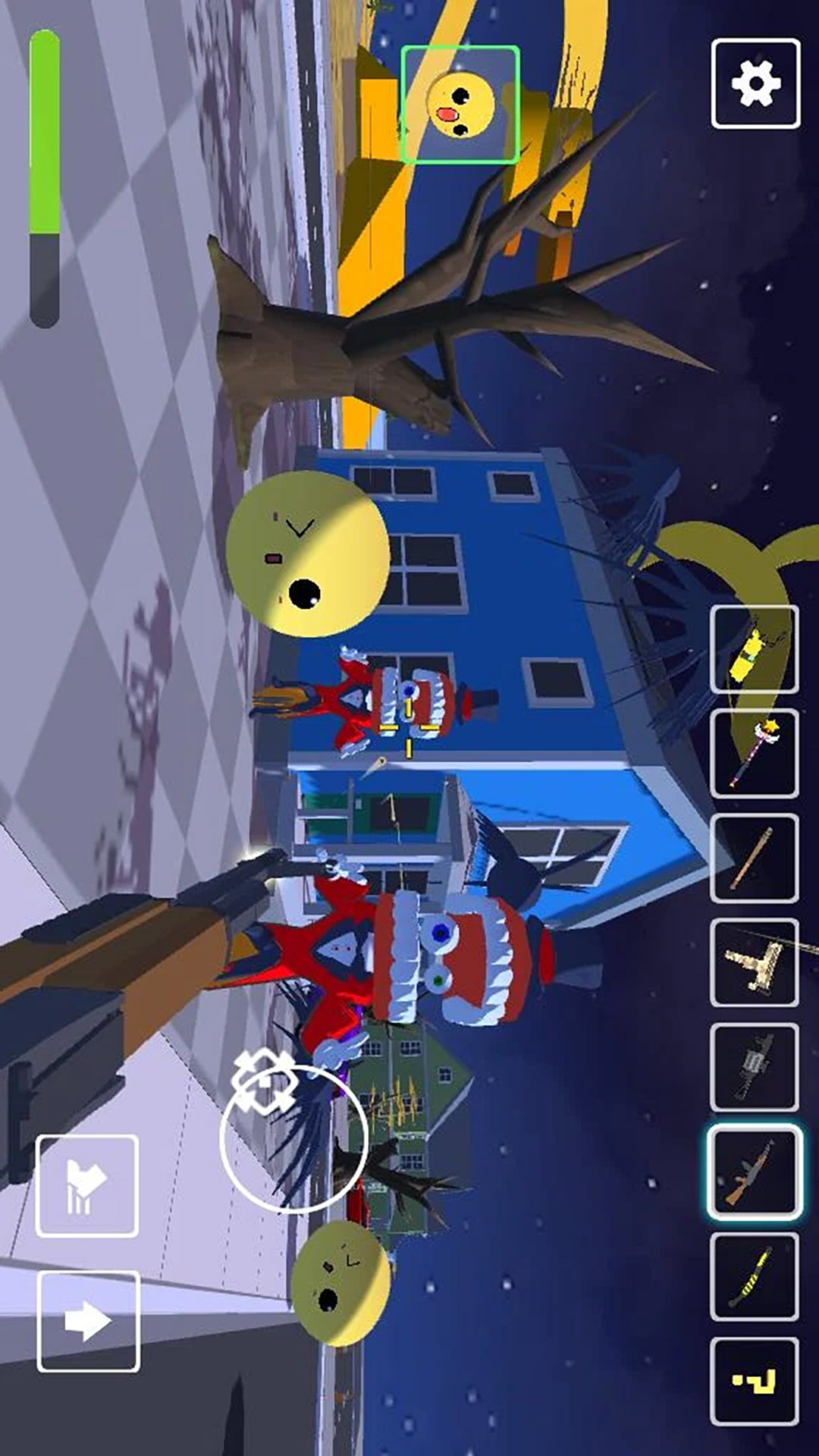Switch to the tan submachine gun
The width and height of the screenshot is (819, 1456).
click(754, 962)
